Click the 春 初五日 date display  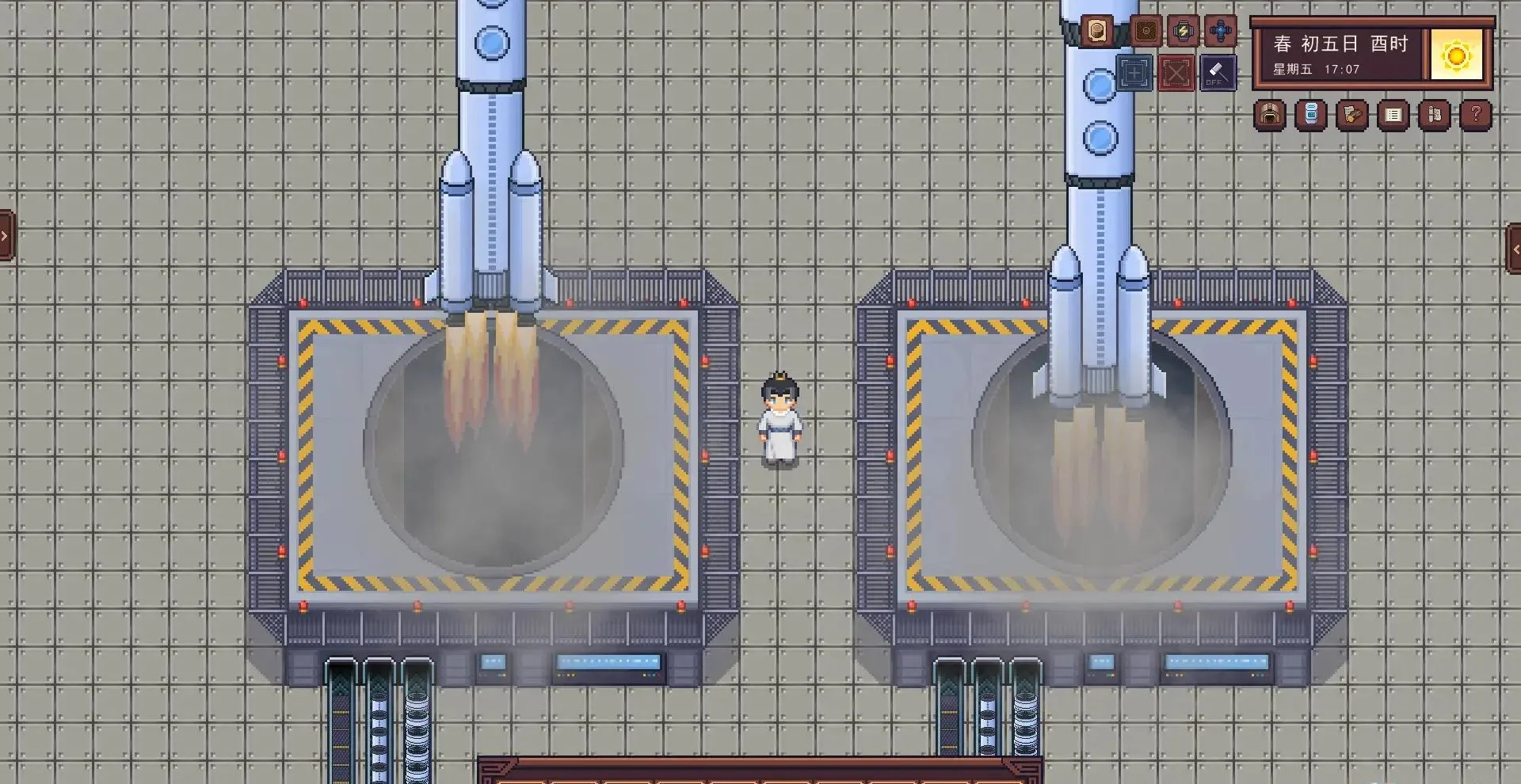tap(1339, 44)
